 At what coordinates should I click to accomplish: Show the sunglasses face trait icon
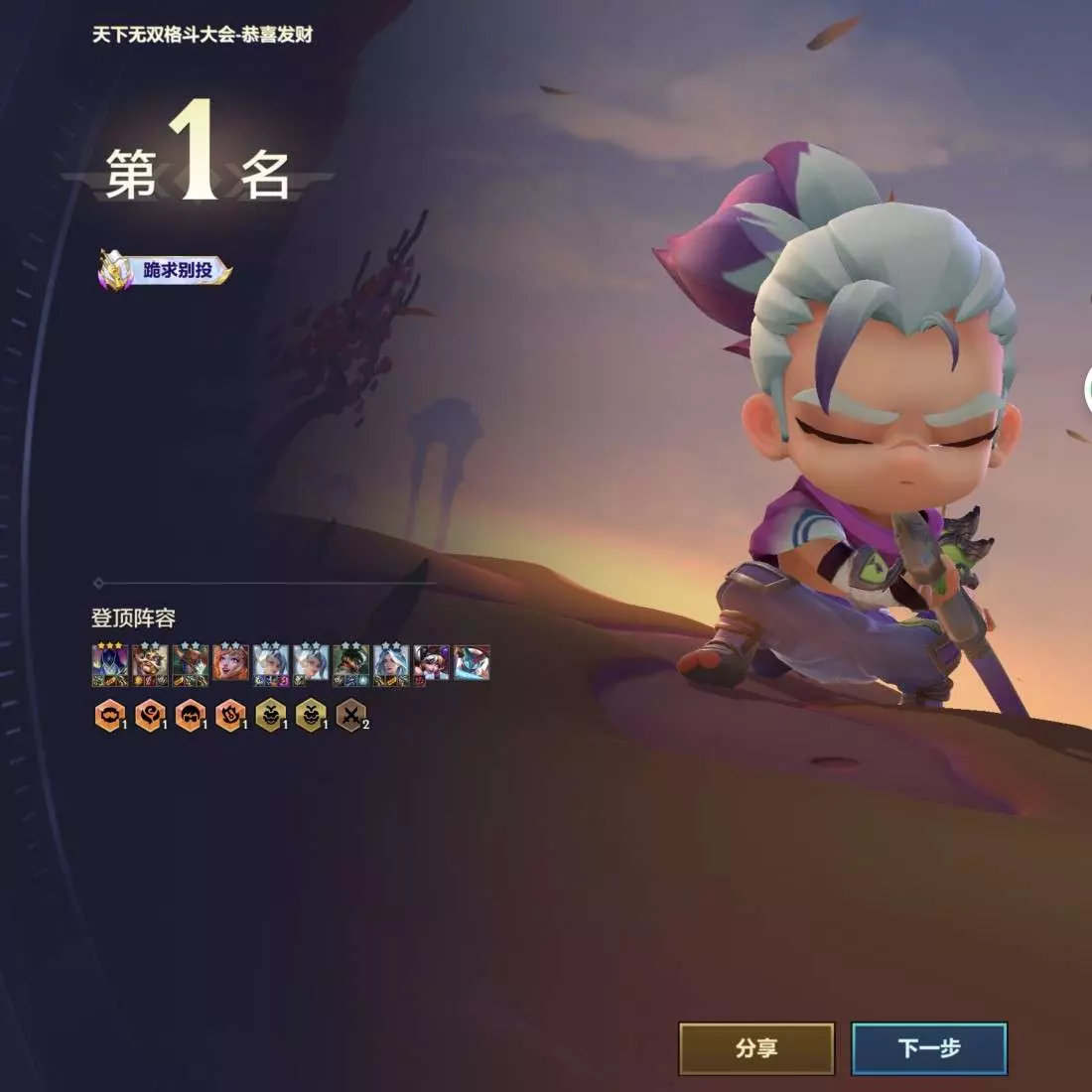(190, 715)
